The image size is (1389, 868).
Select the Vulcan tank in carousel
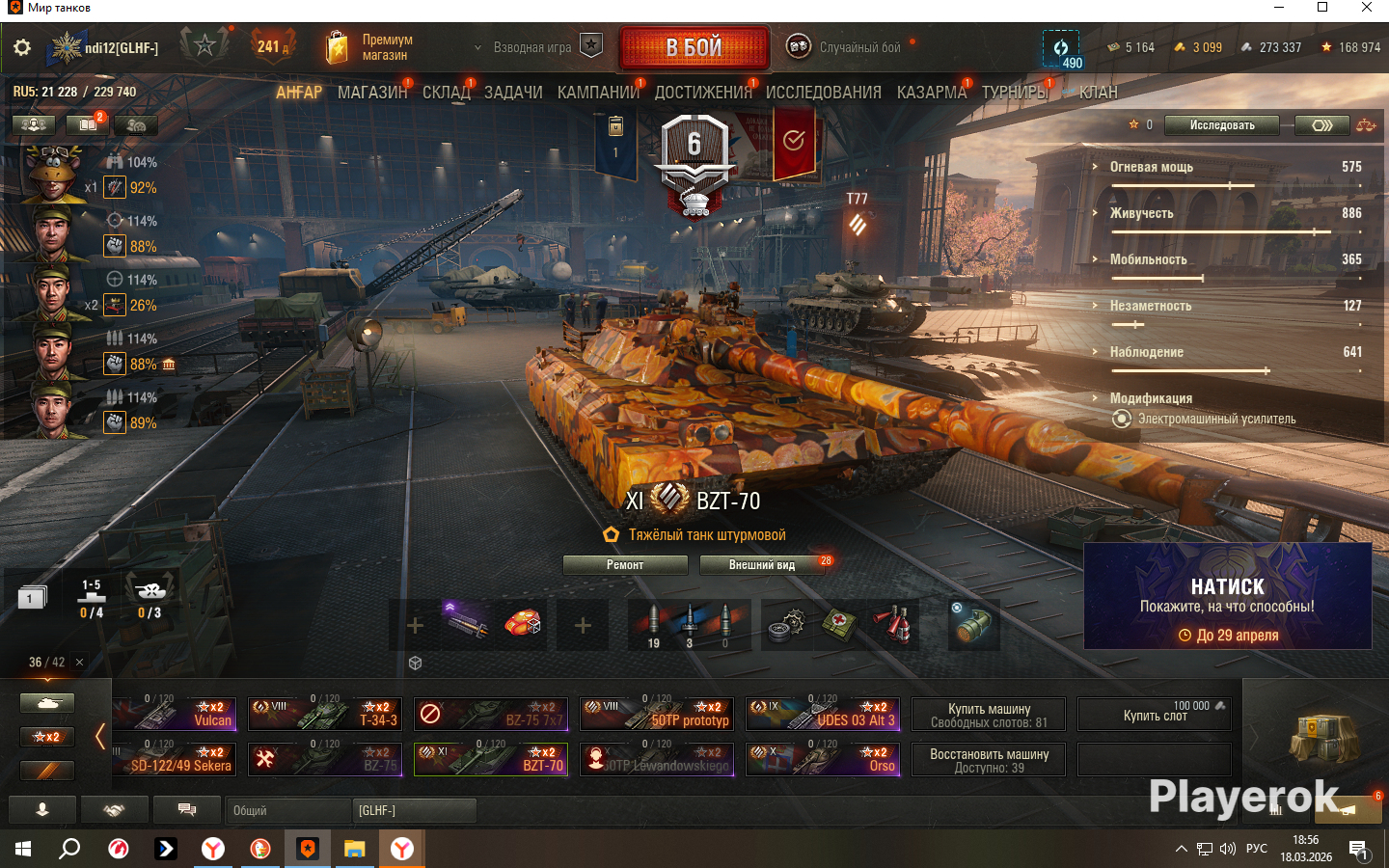[x=176, y=714]
